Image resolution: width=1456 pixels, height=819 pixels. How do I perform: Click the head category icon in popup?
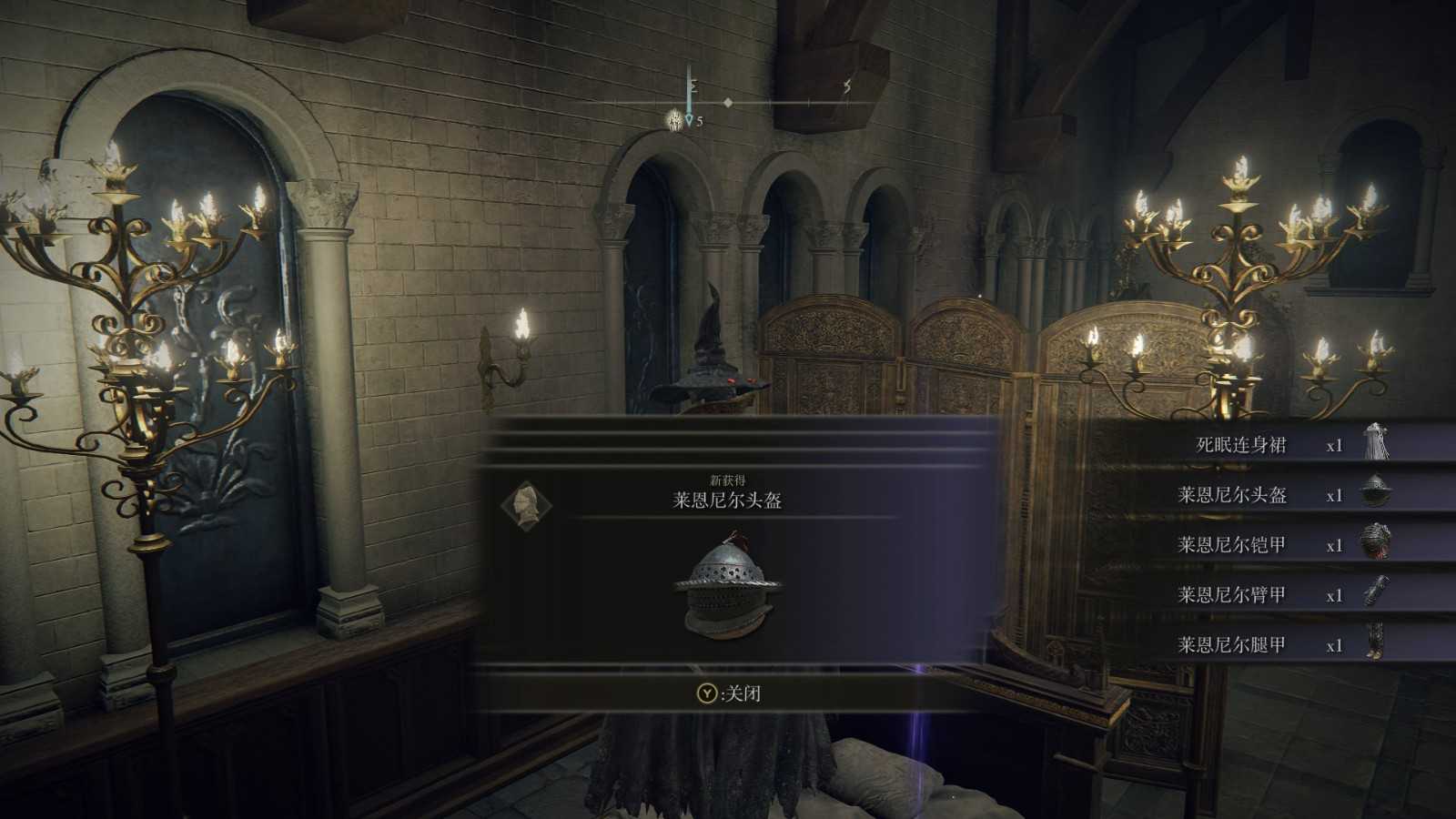pyautogui.click(x=527, y=503)
